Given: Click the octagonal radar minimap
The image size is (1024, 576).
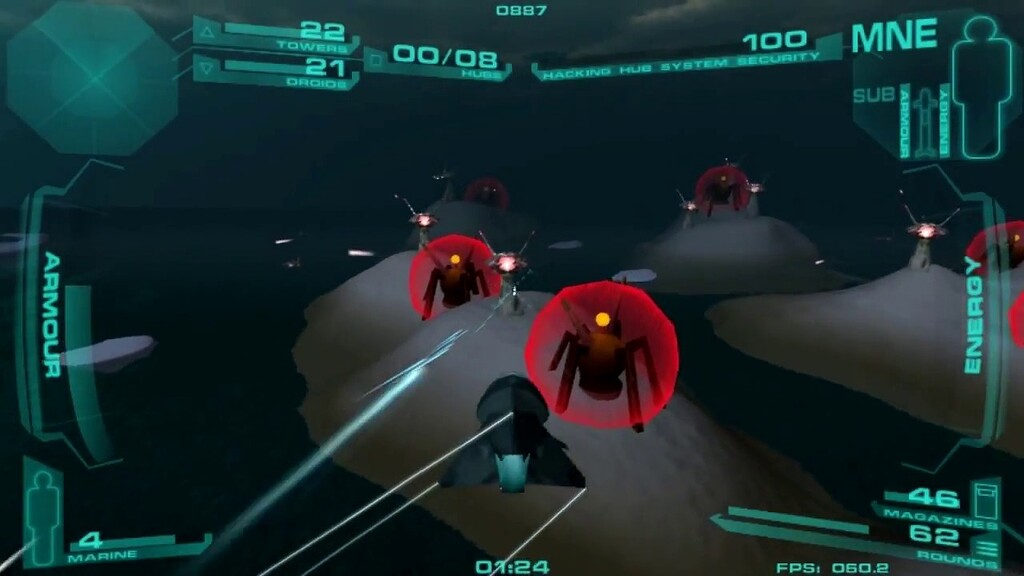Looking at the screenshot, I should (x=92, y=78).
